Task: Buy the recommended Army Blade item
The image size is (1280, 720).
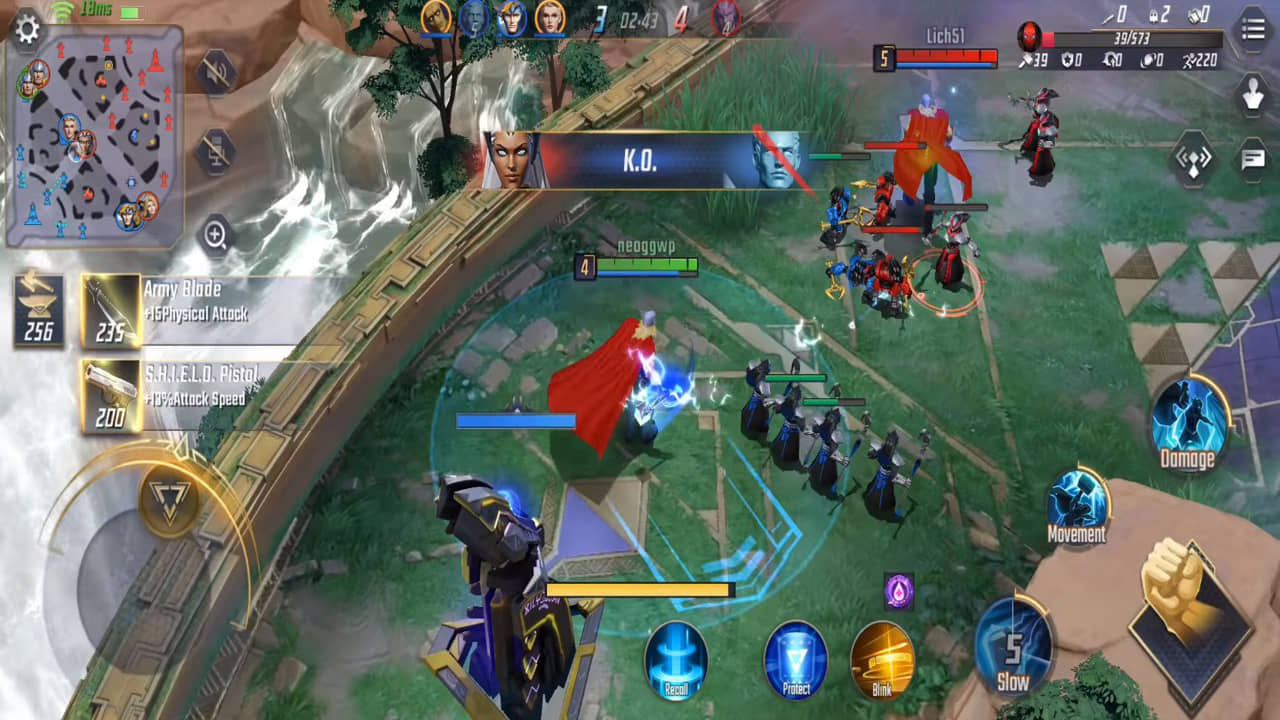Action: 111,310
